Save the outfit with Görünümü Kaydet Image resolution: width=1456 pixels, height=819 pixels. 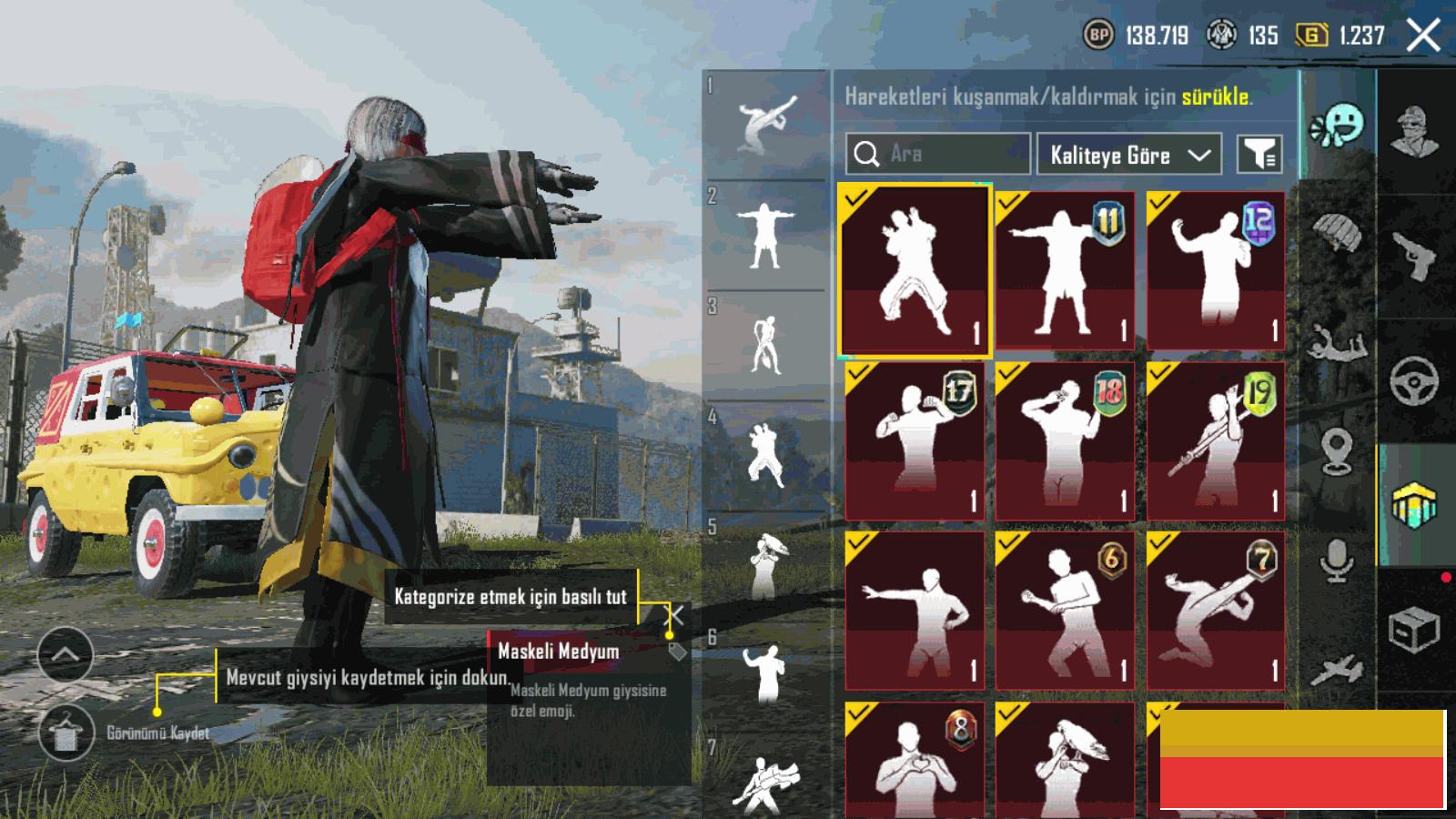click(x=66, y=733)
